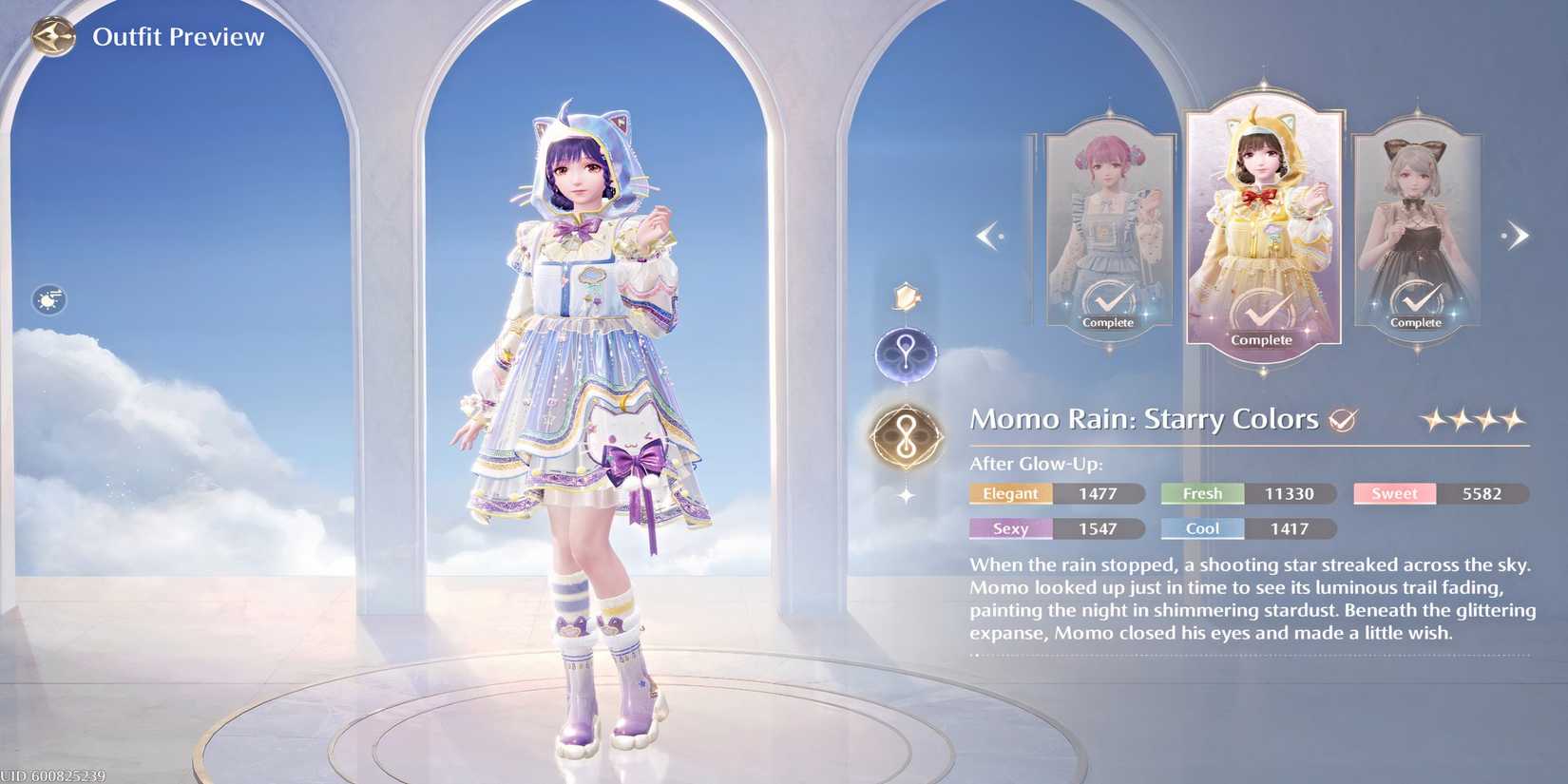
Task: Tap the checkmark beside Momo Rain: Starry Colors
Action: pos(1344,418)
